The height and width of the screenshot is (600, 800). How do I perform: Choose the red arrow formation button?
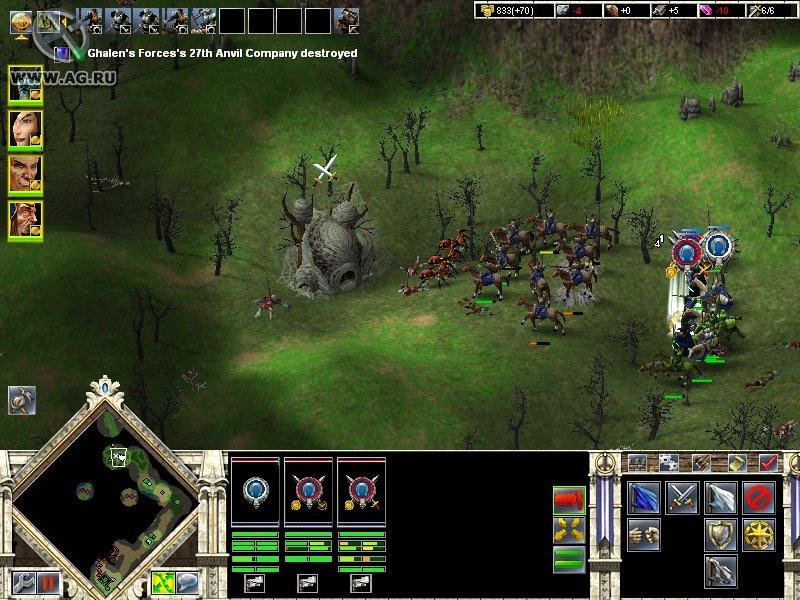(568, 498)
